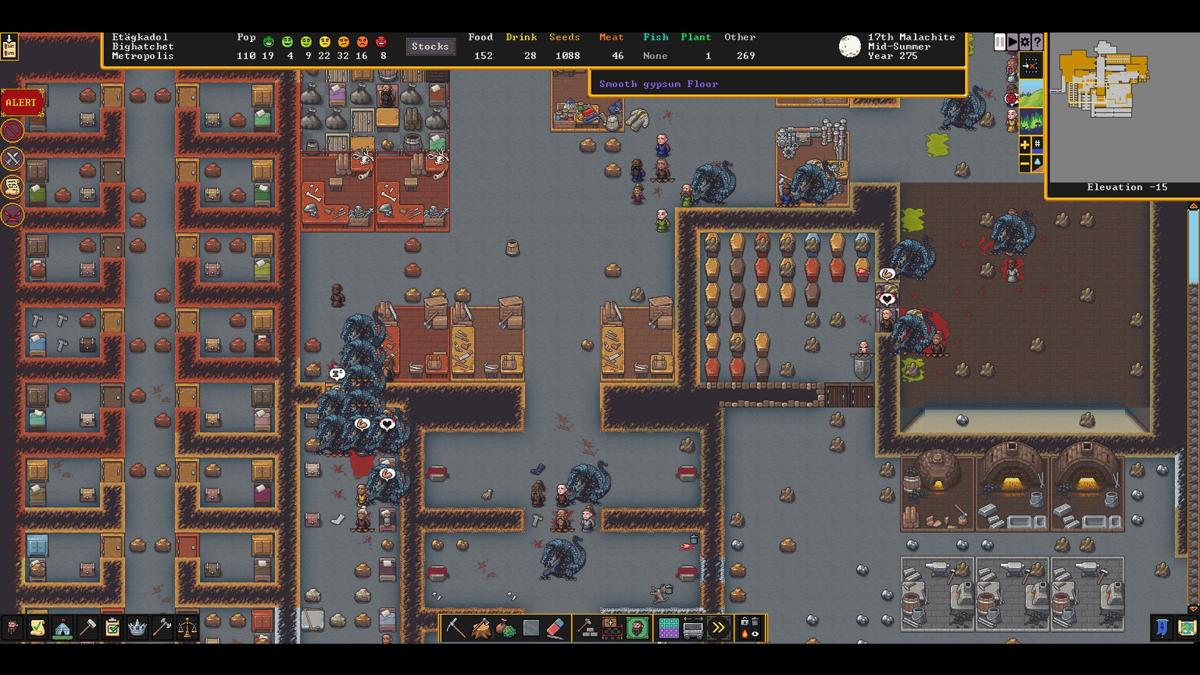Open the Stocks screen
Screen dimensions: 1200x675
pyautogui.click(x=430, y=46)
